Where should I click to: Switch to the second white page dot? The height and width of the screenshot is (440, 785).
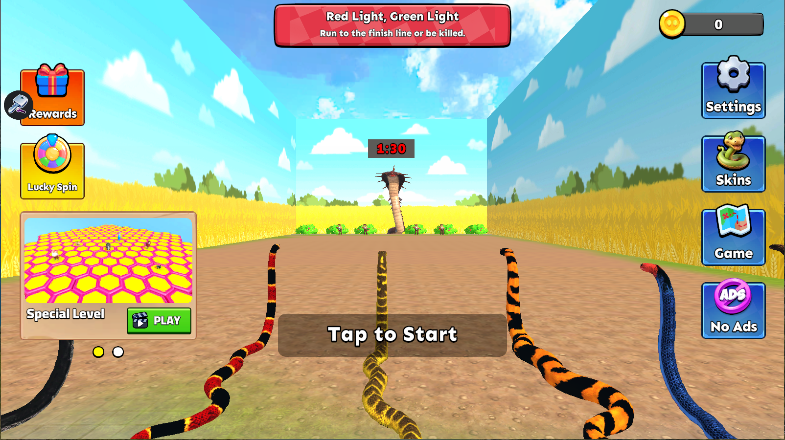point(118,352)
